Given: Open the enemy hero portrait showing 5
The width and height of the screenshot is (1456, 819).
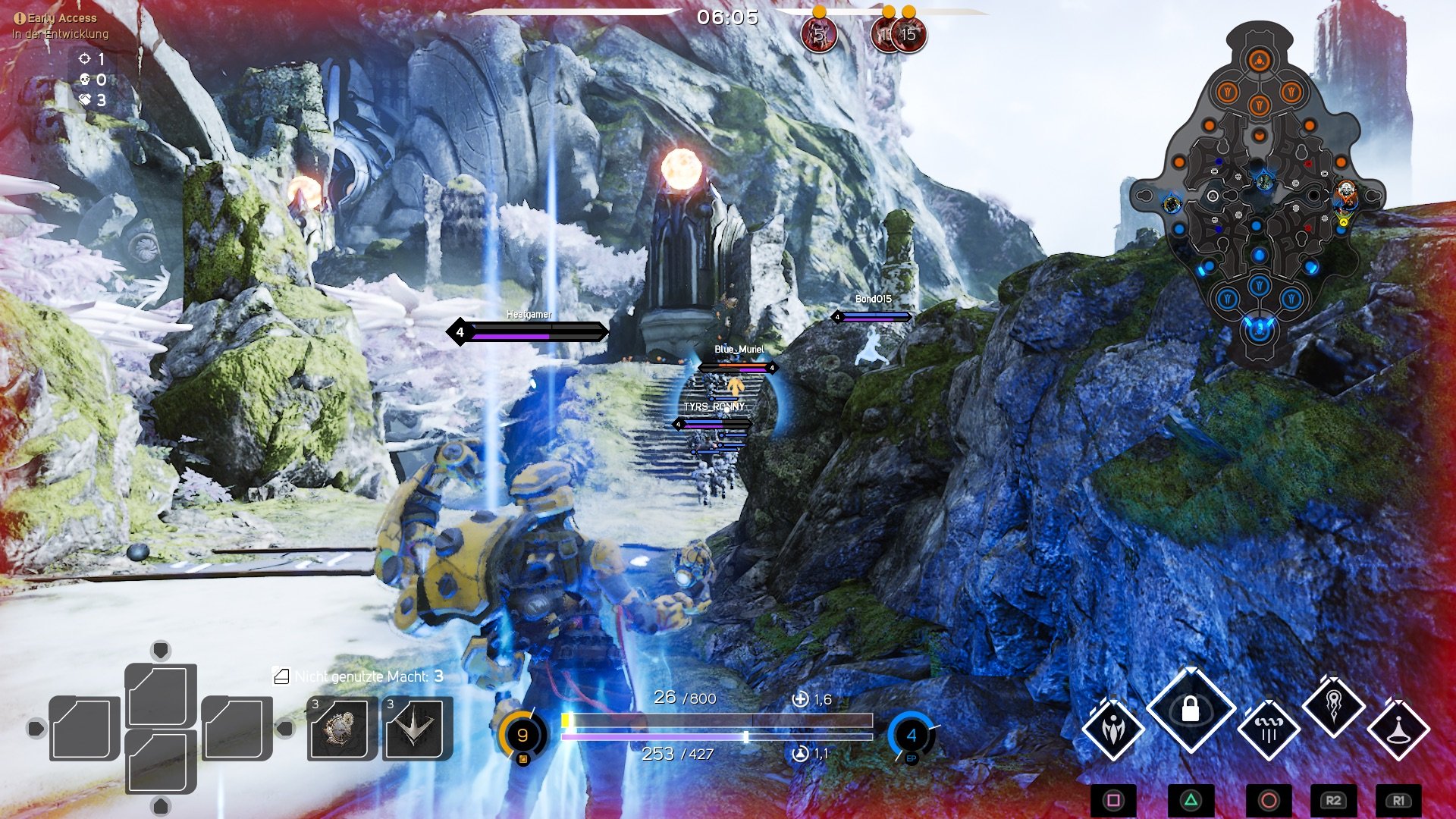Looking at the screenshot, I should pos(817,33).
